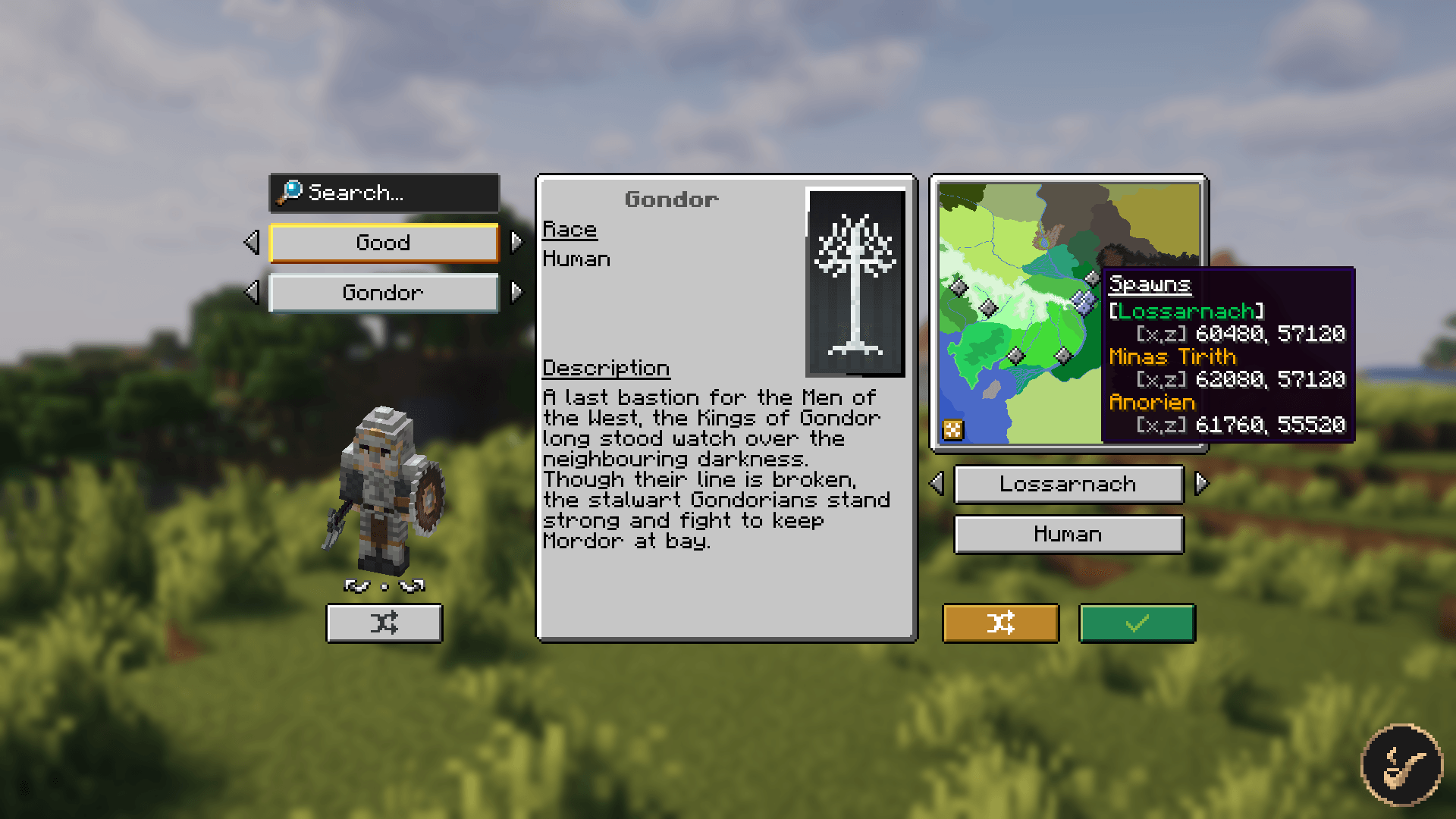Click the shuffle icon below the character model
This screenshot has height=819, width=1456.
click(384, 623)
